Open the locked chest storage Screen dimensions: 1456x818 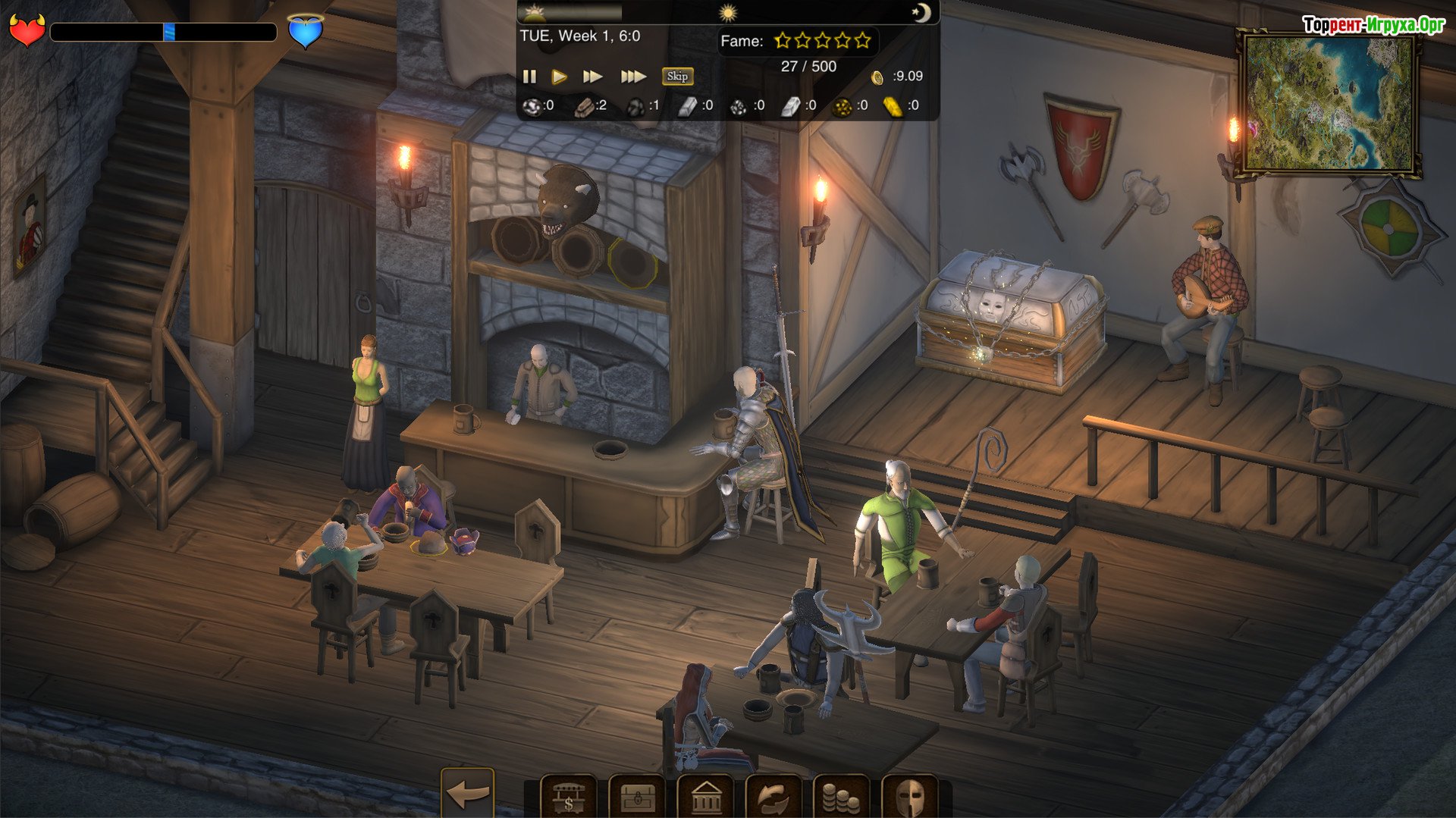(637, 796)
